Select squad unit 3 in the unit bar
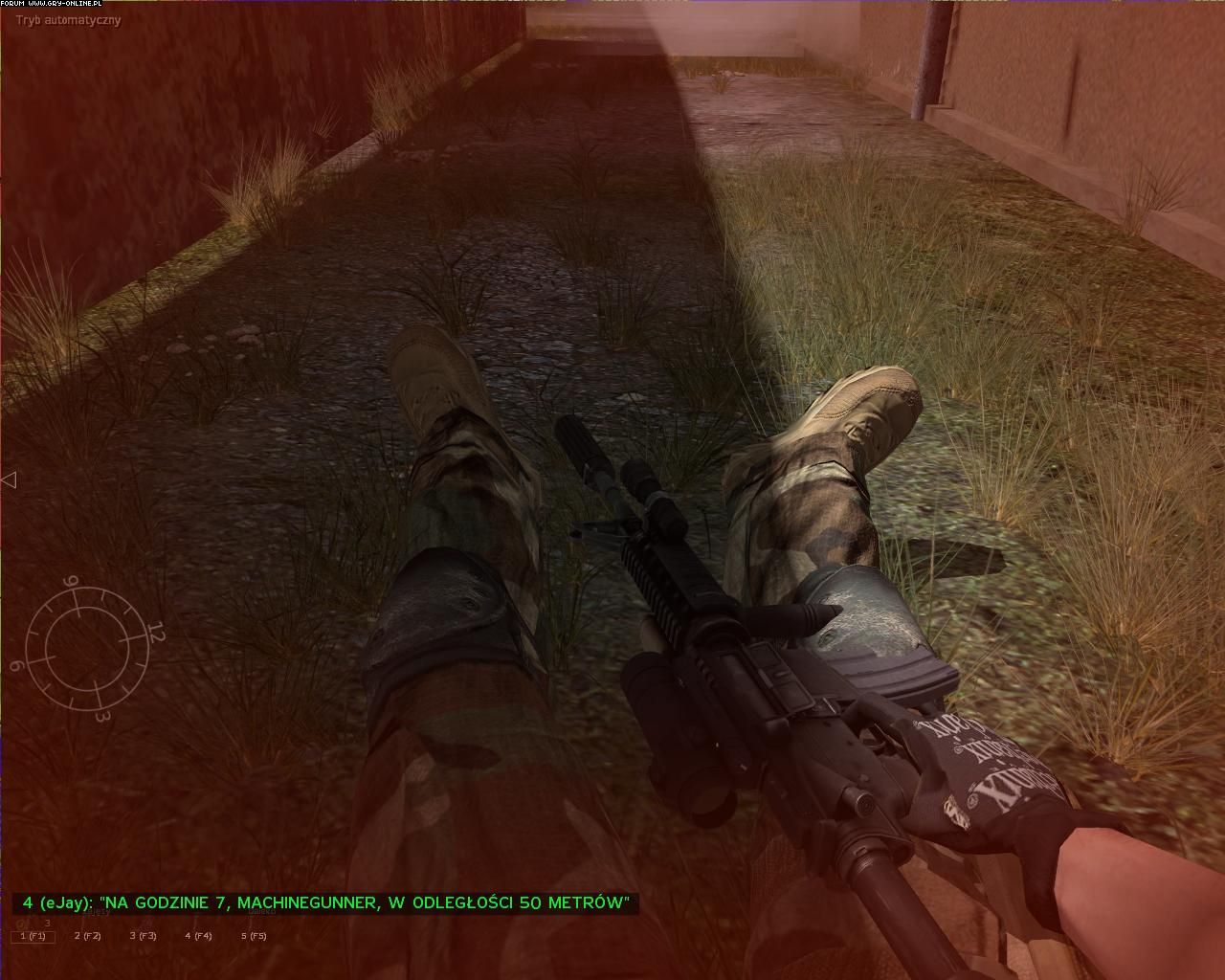The width and height of the screenshot is (1225, 980). (x=144, y=936)
